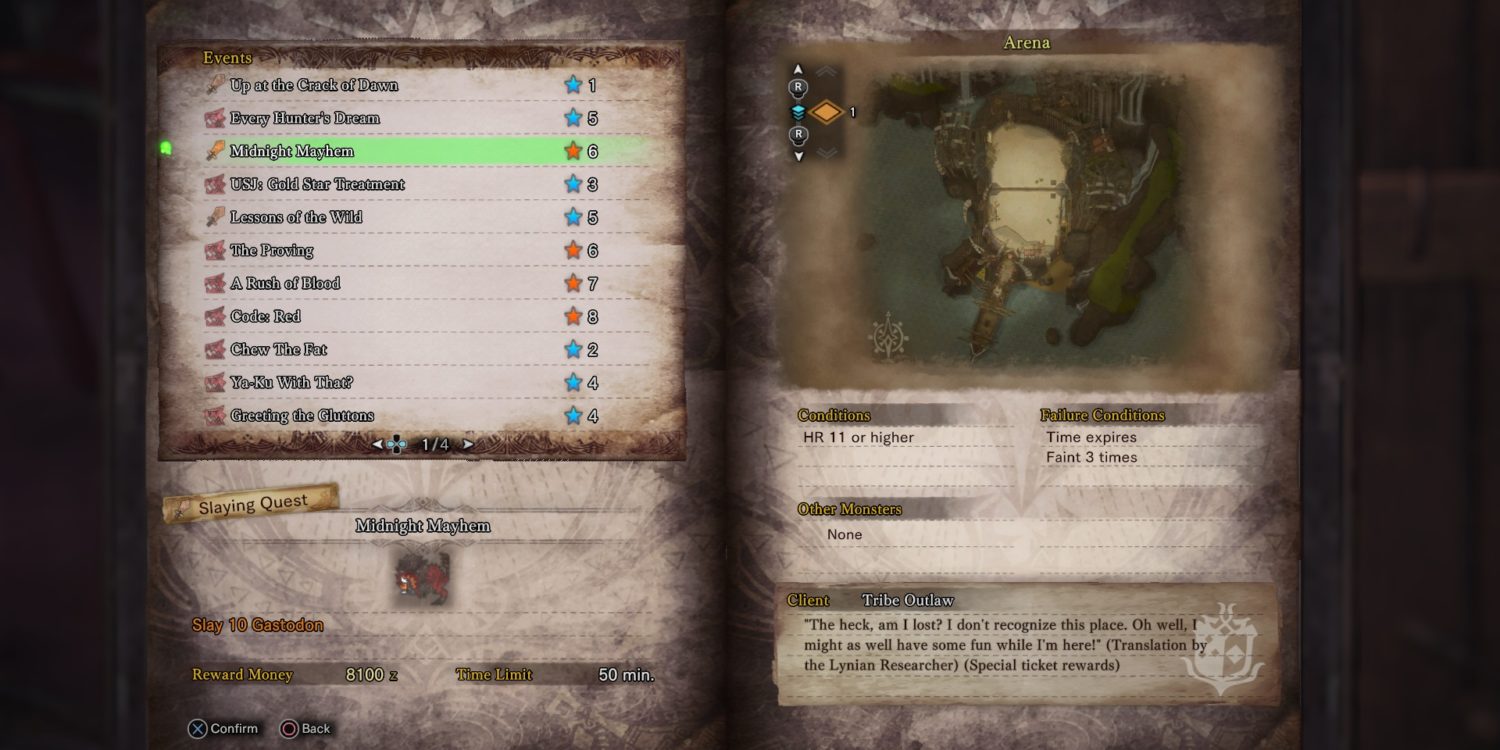Move the map layer selector down
The width and height of the screenshot is (1500, 750).
(x=798, y=156)
